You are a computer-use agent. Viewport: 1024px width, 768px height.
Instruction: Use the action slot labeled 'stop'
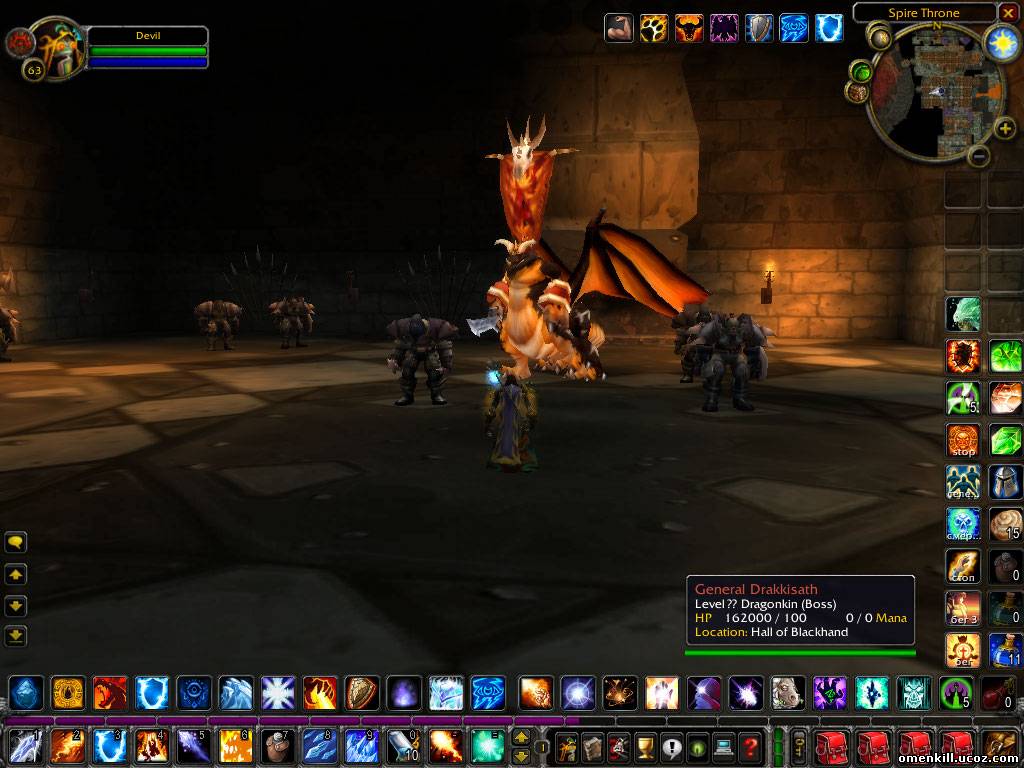963,440
